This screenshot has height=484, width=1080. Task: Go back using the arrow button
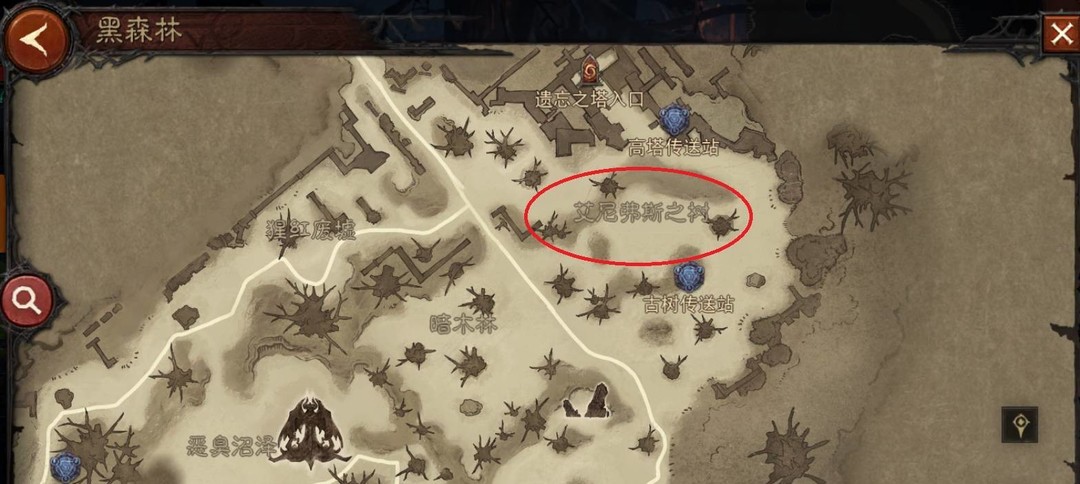pos(36,38)
